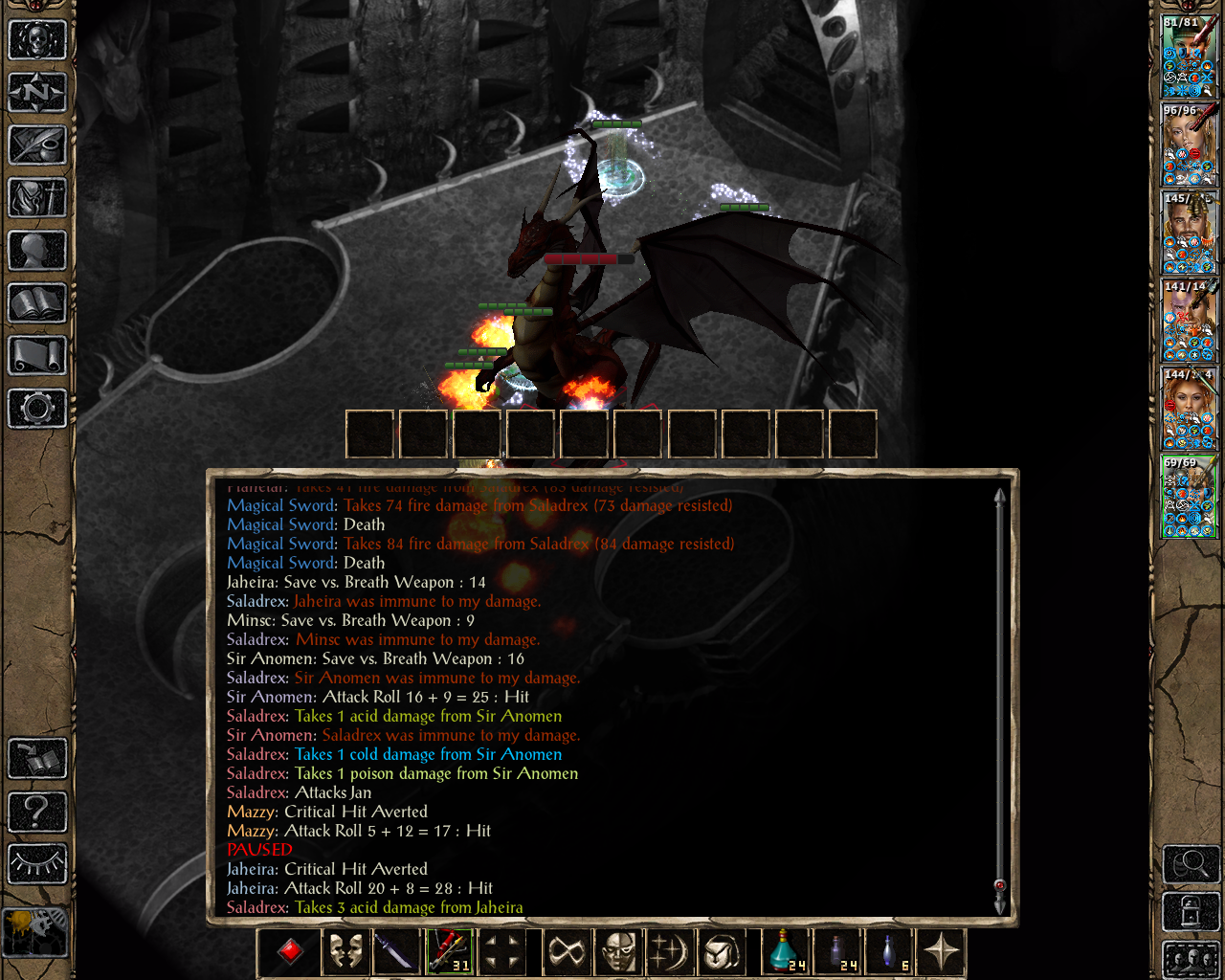Open the inventory armor-and-sword button

[37, 198]
